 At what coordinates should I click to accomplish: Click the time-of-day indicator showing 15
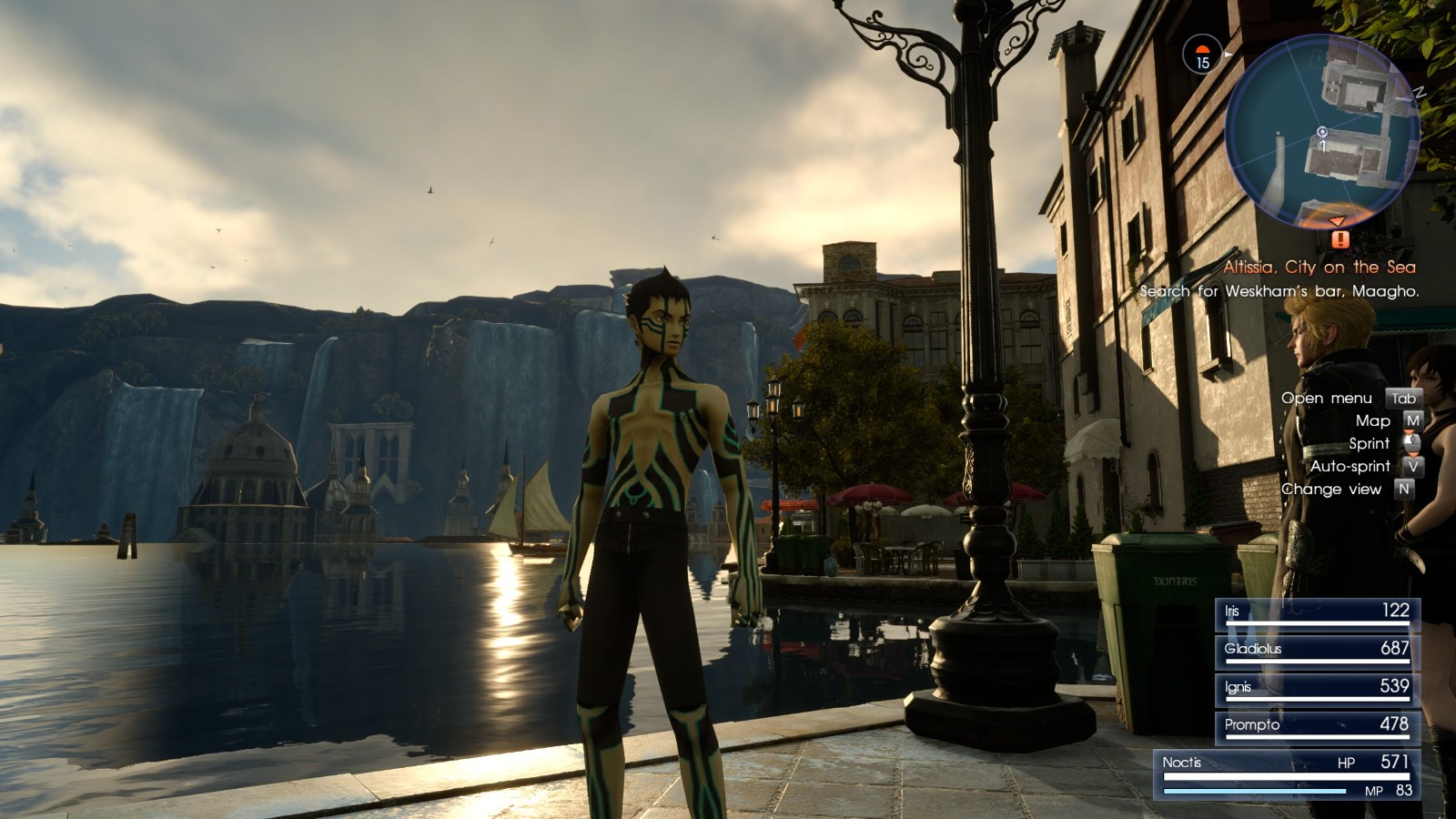click(x=1202, y=56)
